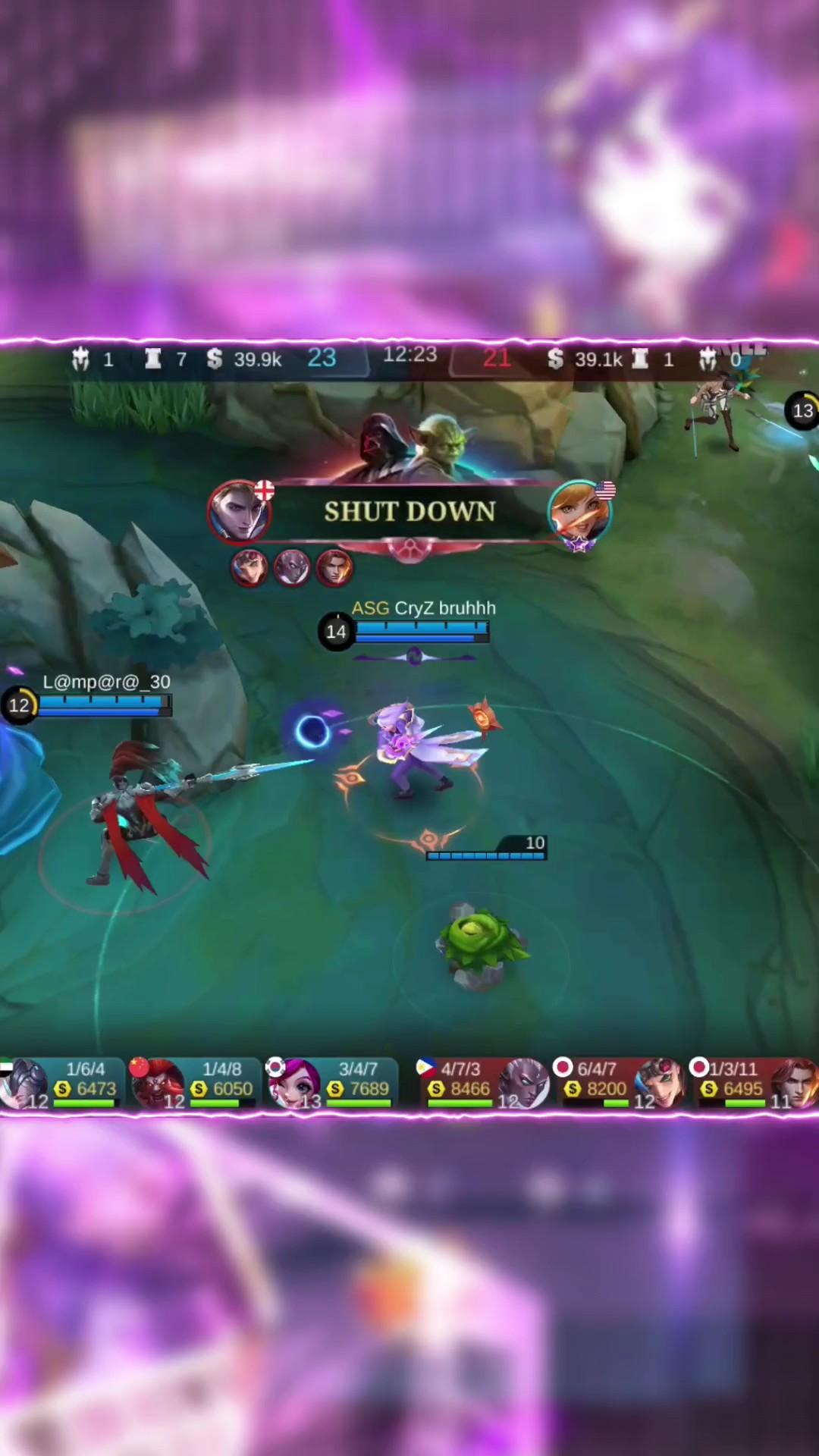Select the red demon hero card with 1/4/8
Viewport: 819px width, 1456px height.
(x=193, y=1083)
